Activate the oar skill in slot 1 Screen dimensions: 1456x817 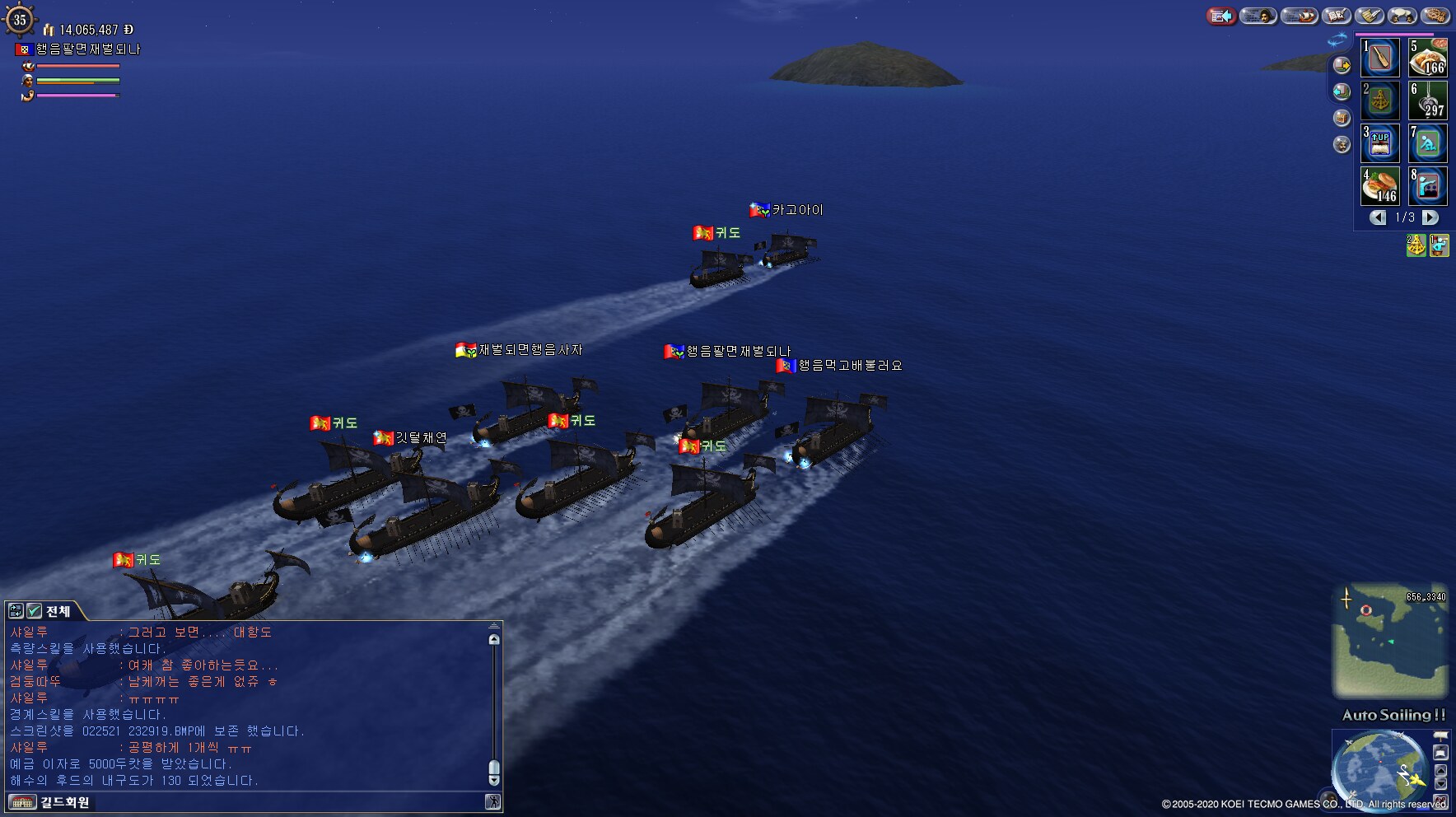(1380, 58)
